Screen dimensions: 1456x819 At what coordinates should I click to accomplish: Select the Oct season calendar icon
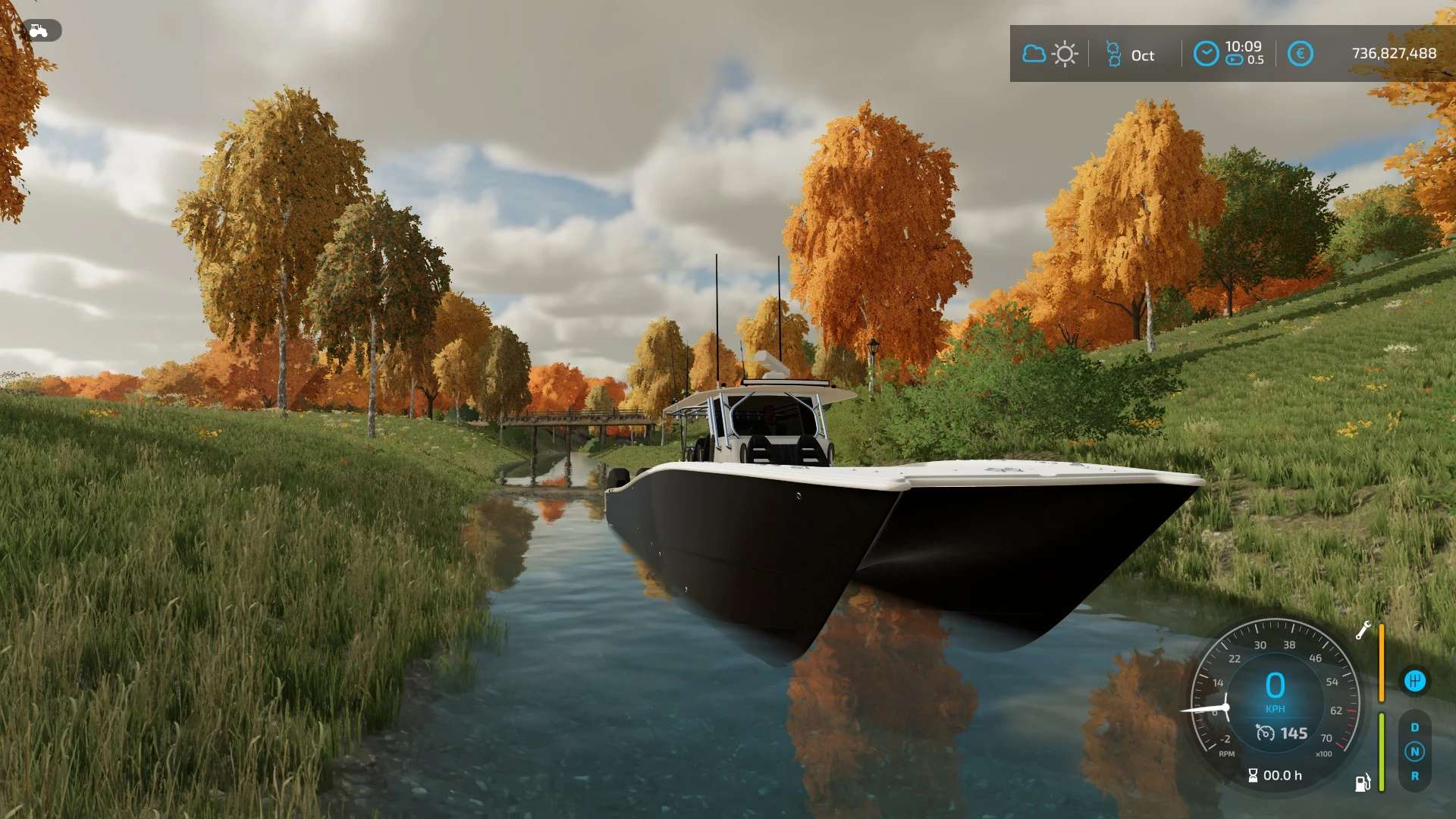1113,55
